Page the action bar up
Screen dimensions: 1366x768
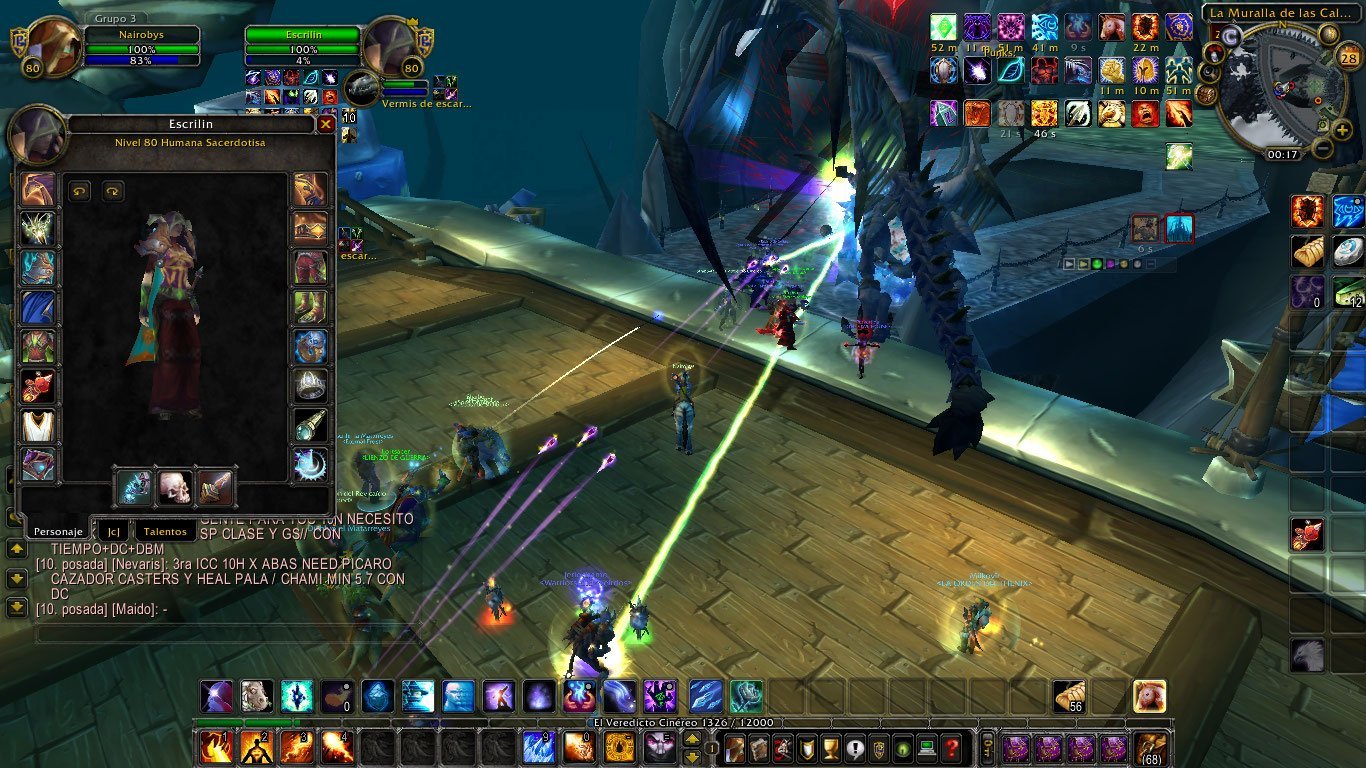[x=691, y=739]
